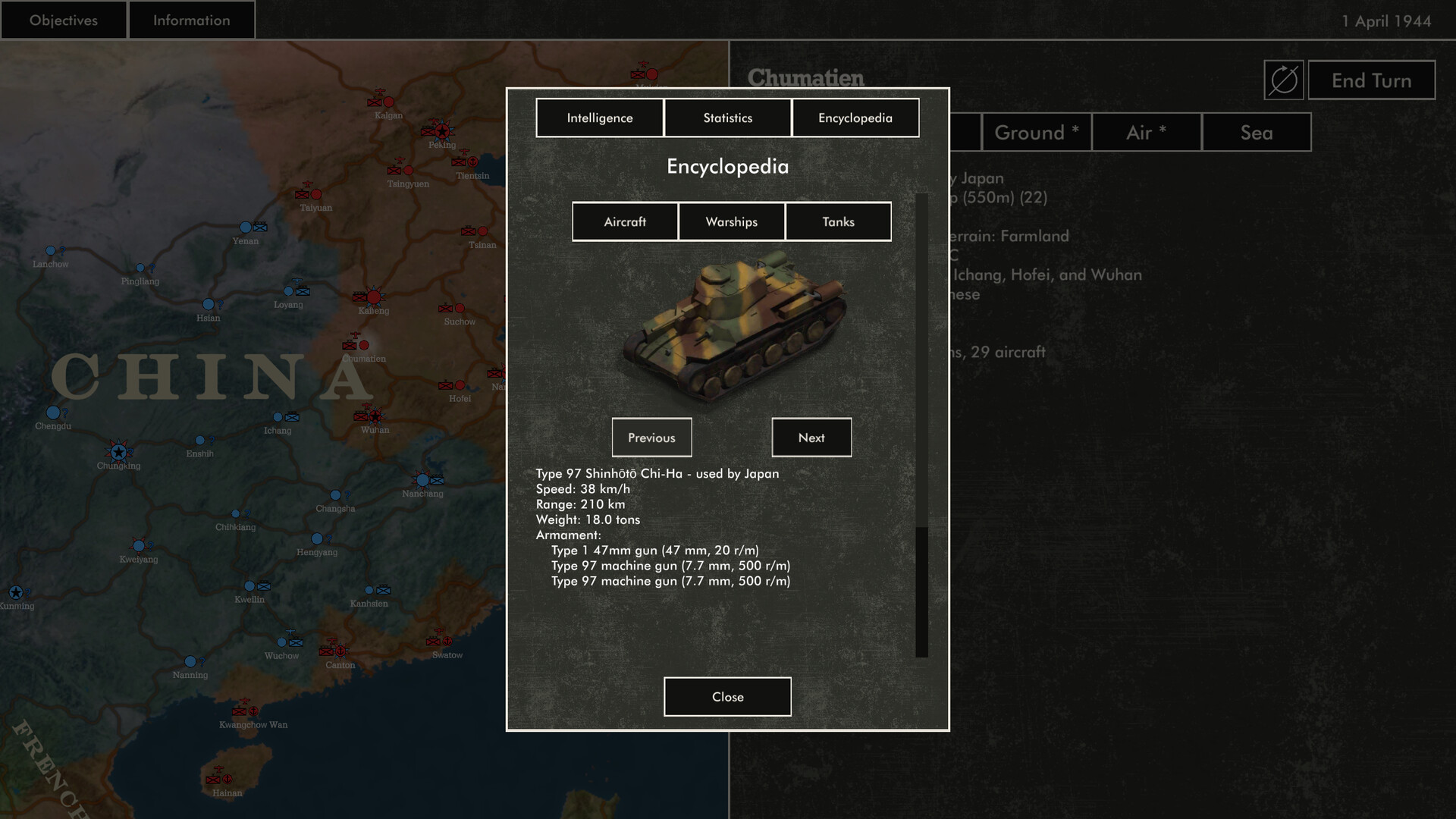
Task: Select the infantry counter at Kanhsien
Action: tap(384, 590)
